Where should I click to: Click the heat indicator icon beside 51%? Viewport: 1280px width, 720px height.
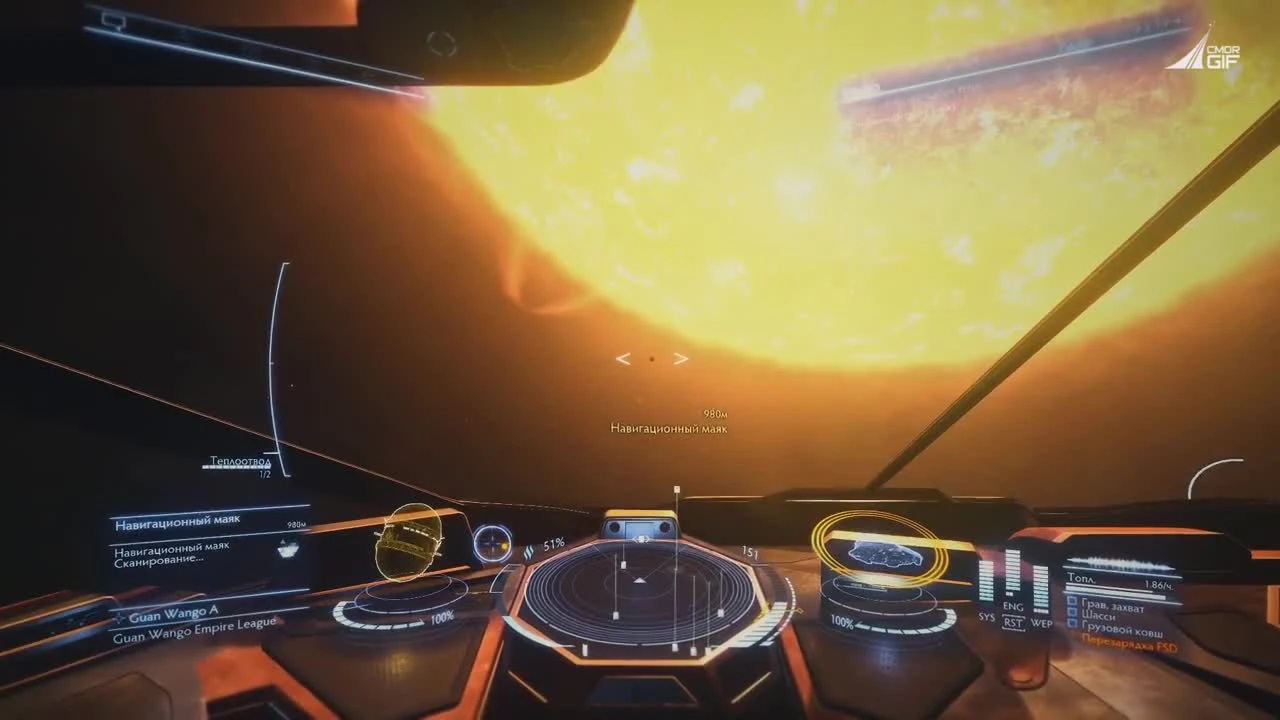pyautogui.click(x=527, y=548)
